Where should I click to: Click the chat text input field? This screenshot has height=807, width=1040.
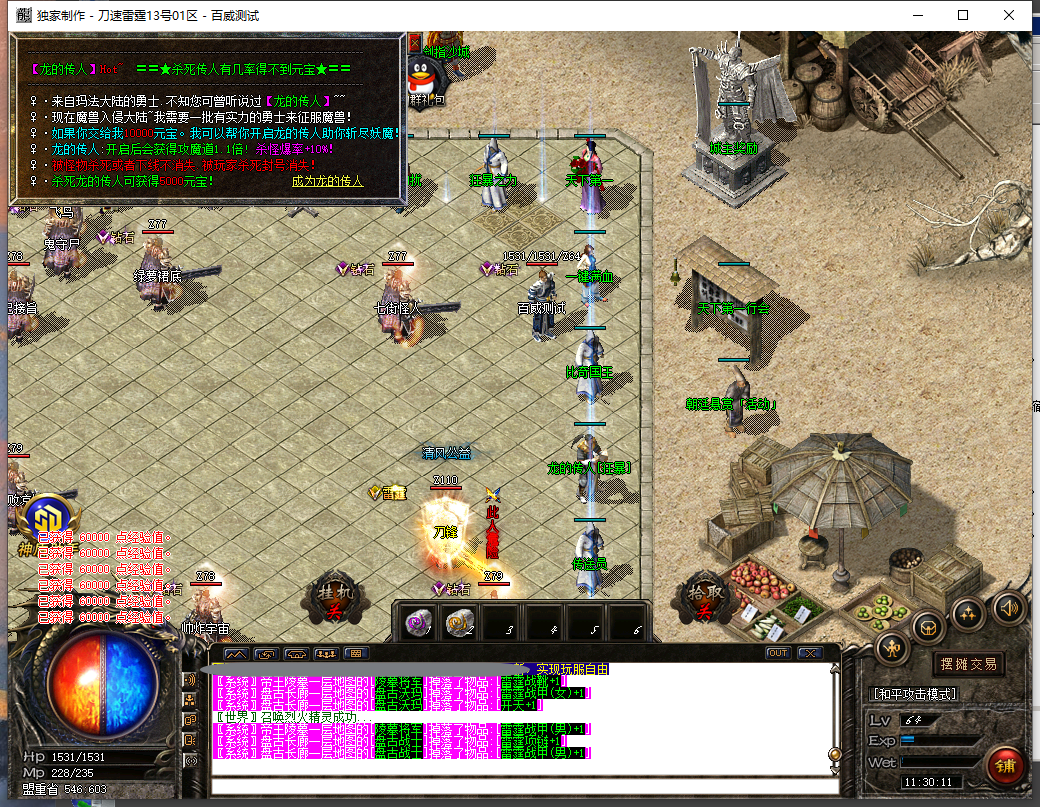520,787
